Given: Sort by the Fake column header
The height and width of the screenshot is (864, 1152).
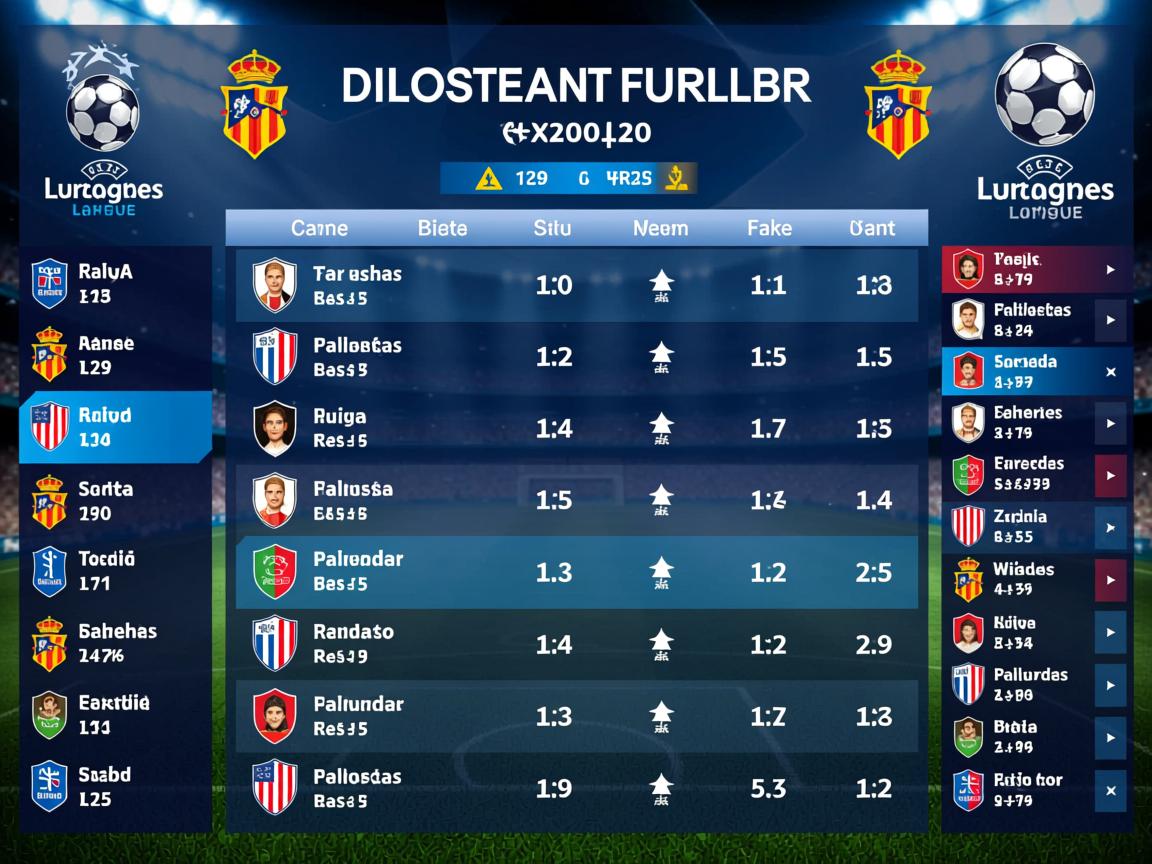Looking at the screenshot, I should click(x=768, y=228).
